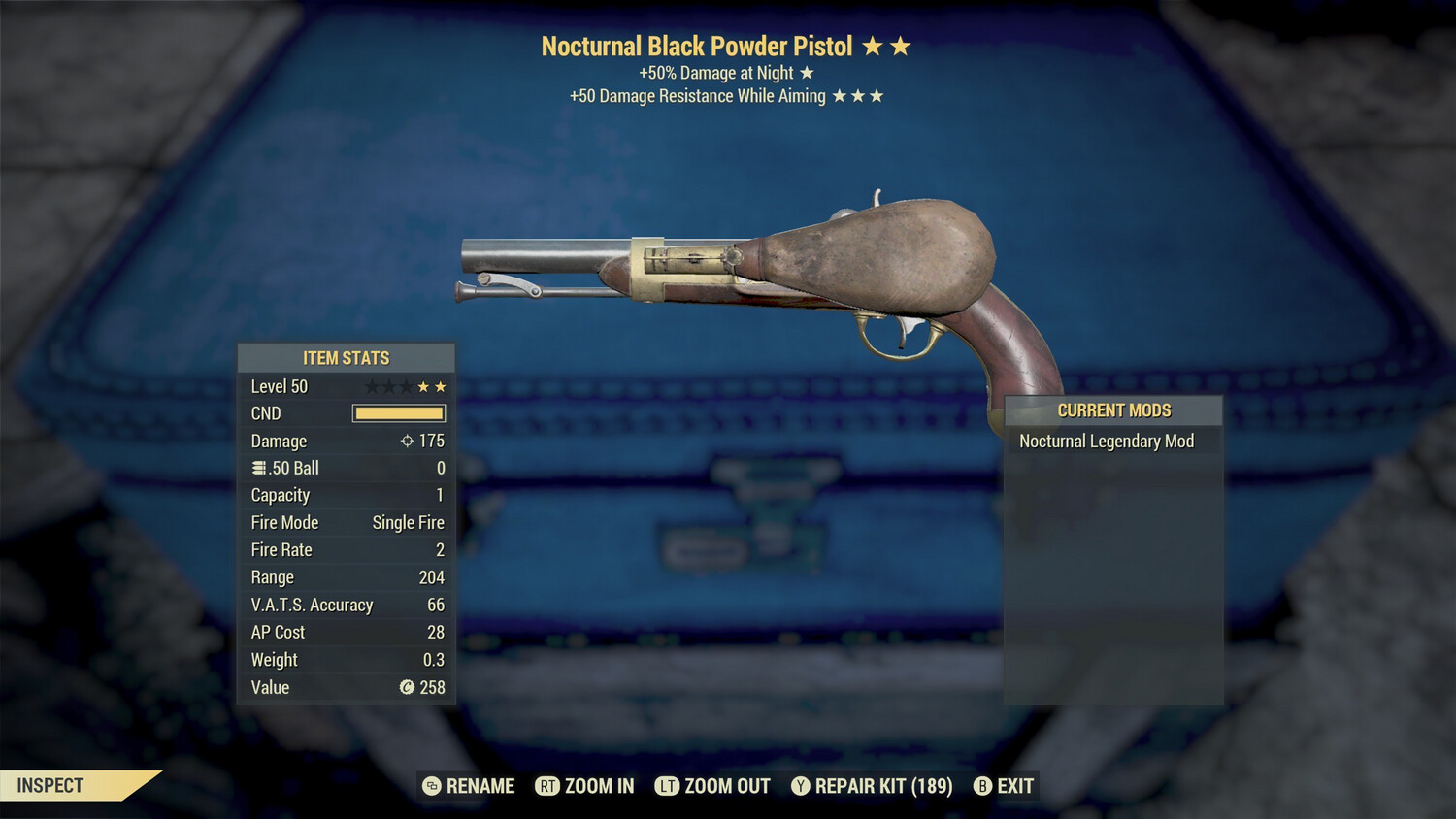Click the Y button icon for Repair Kit

800,786
